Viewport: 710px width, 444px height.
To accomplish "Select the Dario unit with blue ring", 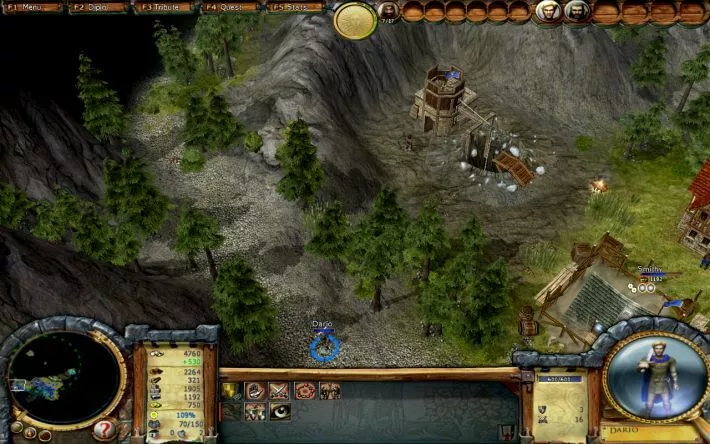I will [324, 346].
